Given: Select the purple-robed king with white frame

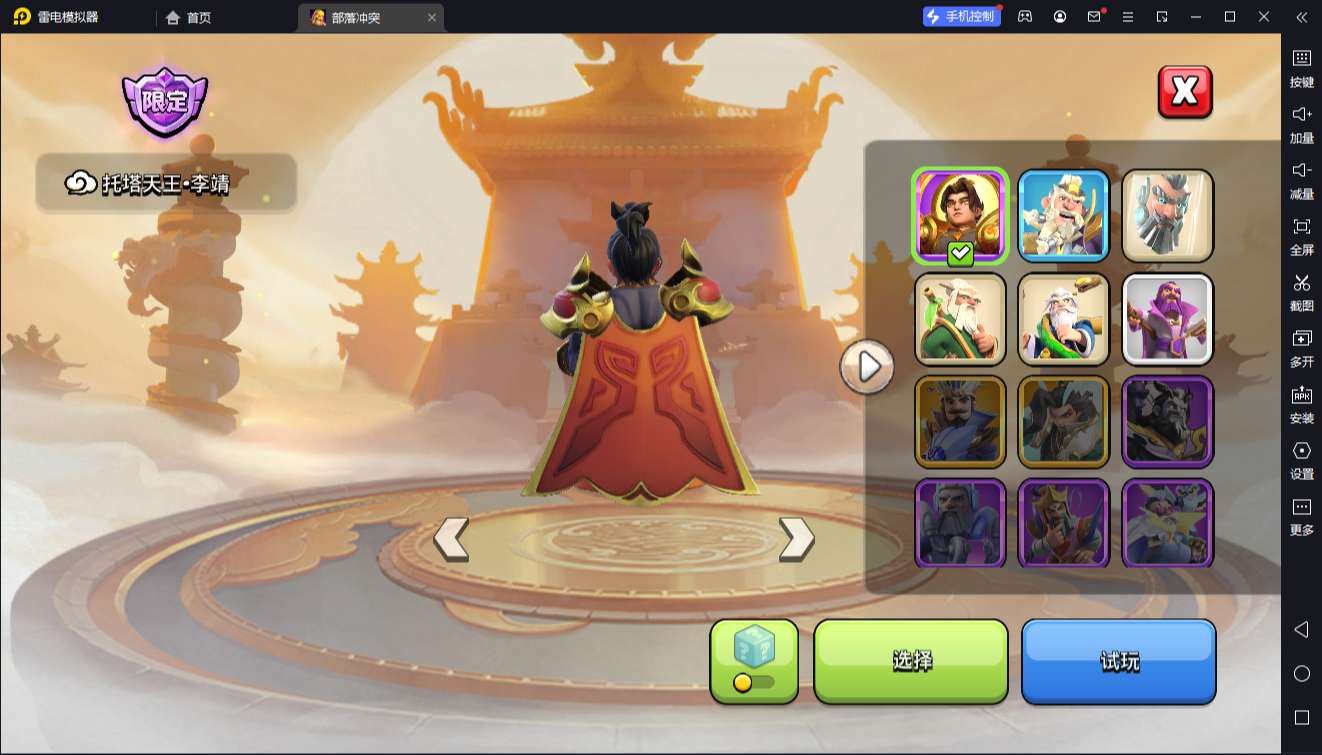Looking at the screenshot, I should [x=1167, y=319].
